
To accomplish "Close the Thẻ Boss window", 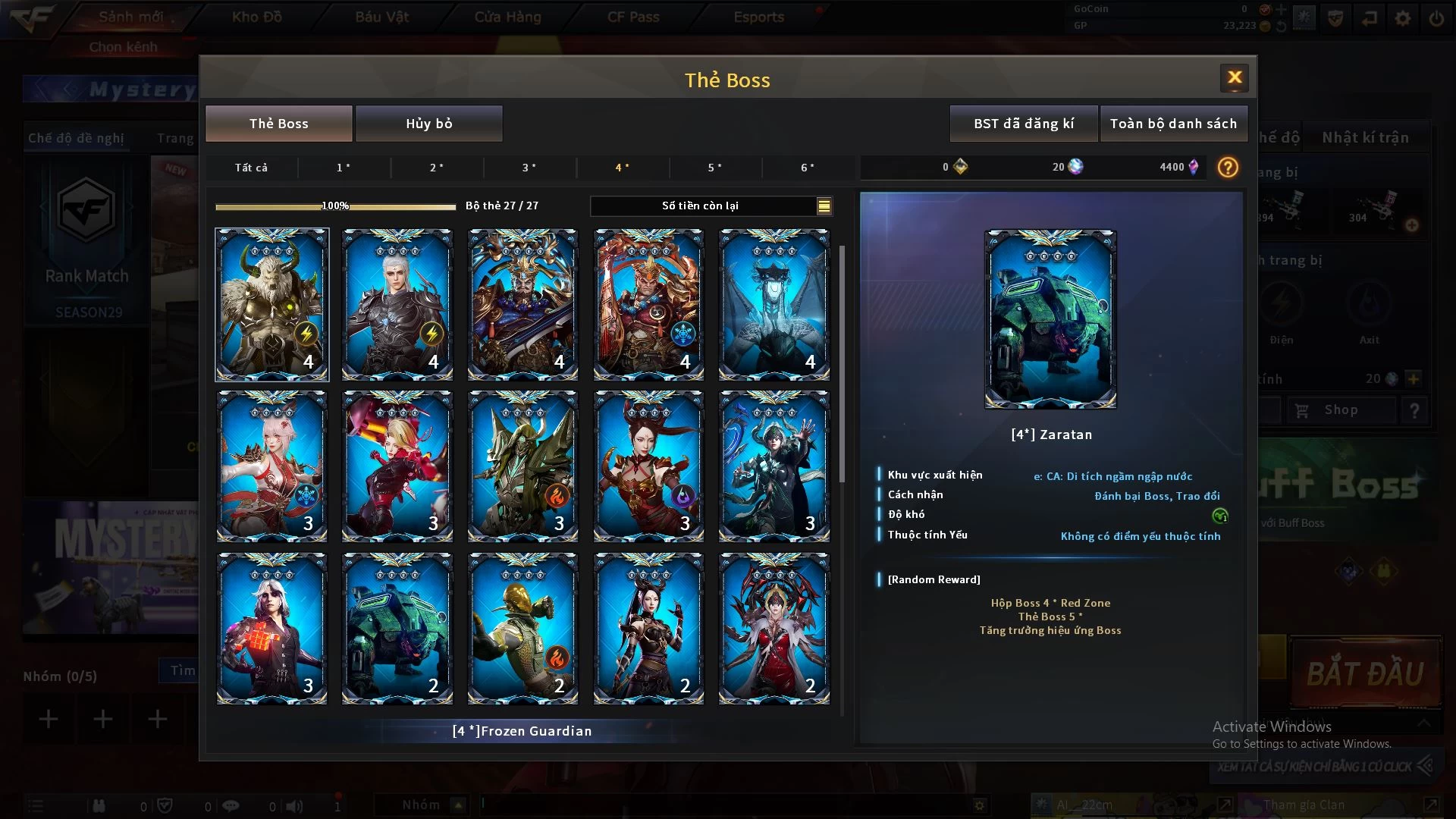I will click(x=1234, y=77).
